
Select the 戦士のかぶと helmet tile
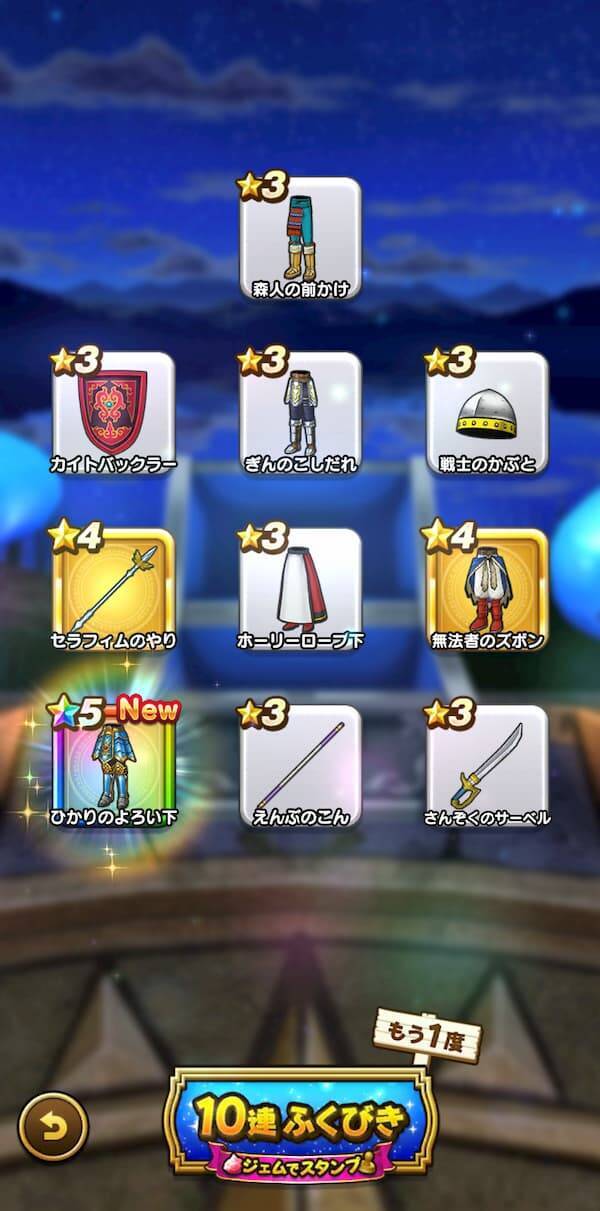click(x=487, y=412)
